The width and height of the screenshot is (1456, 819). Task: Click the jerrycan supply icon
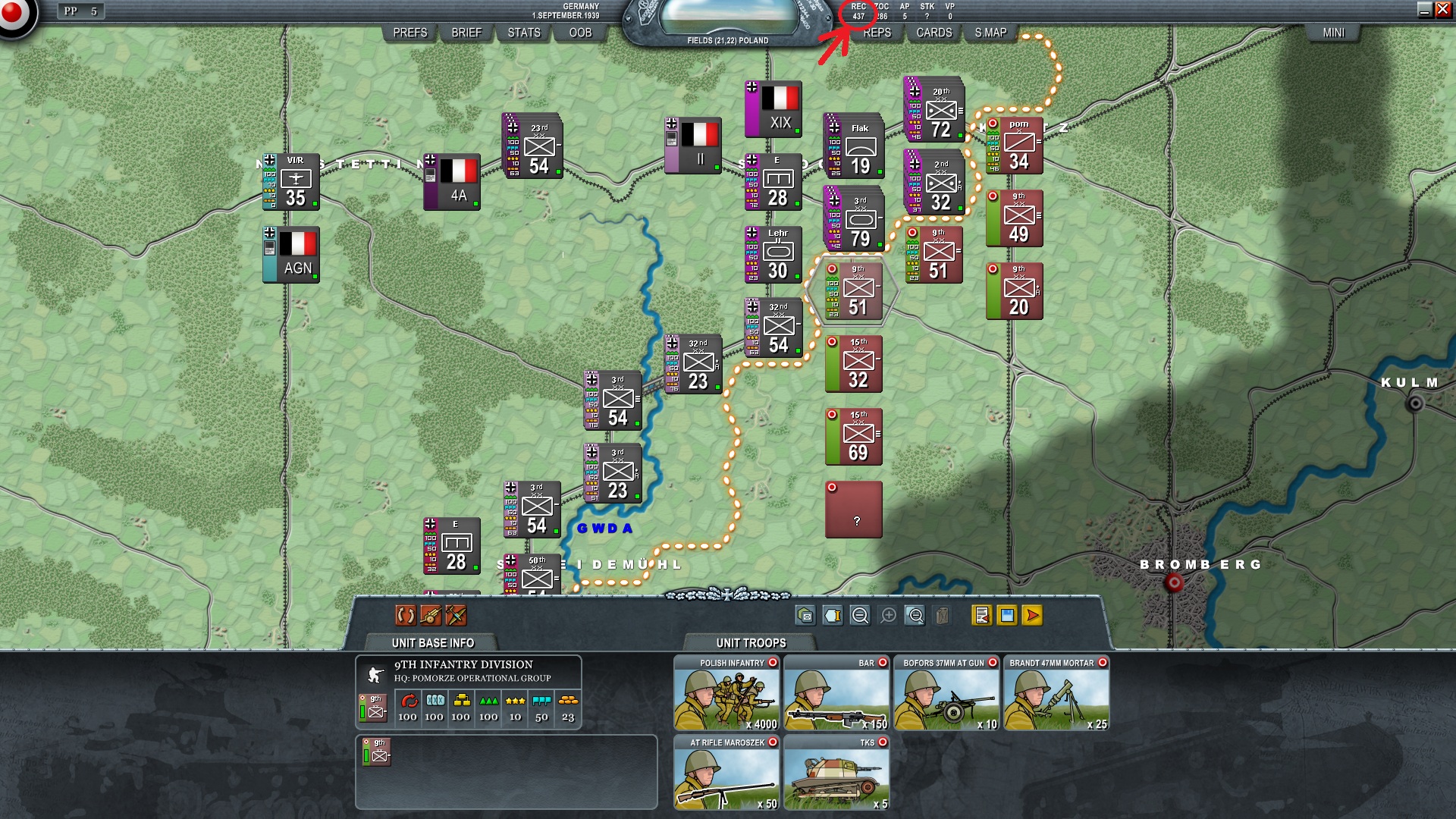(943, 616)
